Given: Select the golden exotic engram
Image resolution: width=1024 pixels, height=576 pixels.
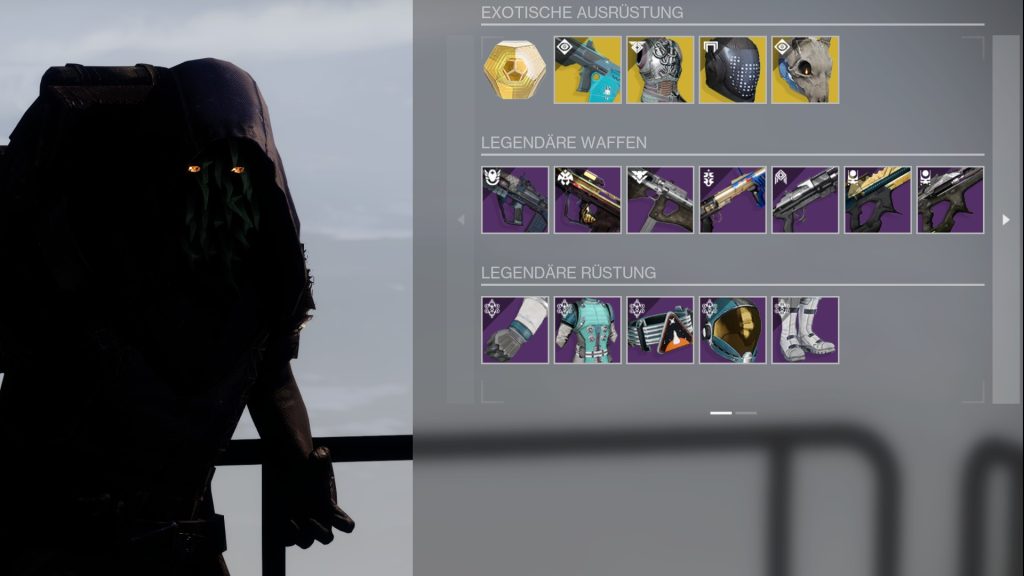Looking at the screenshot, I should coord(515,70).
